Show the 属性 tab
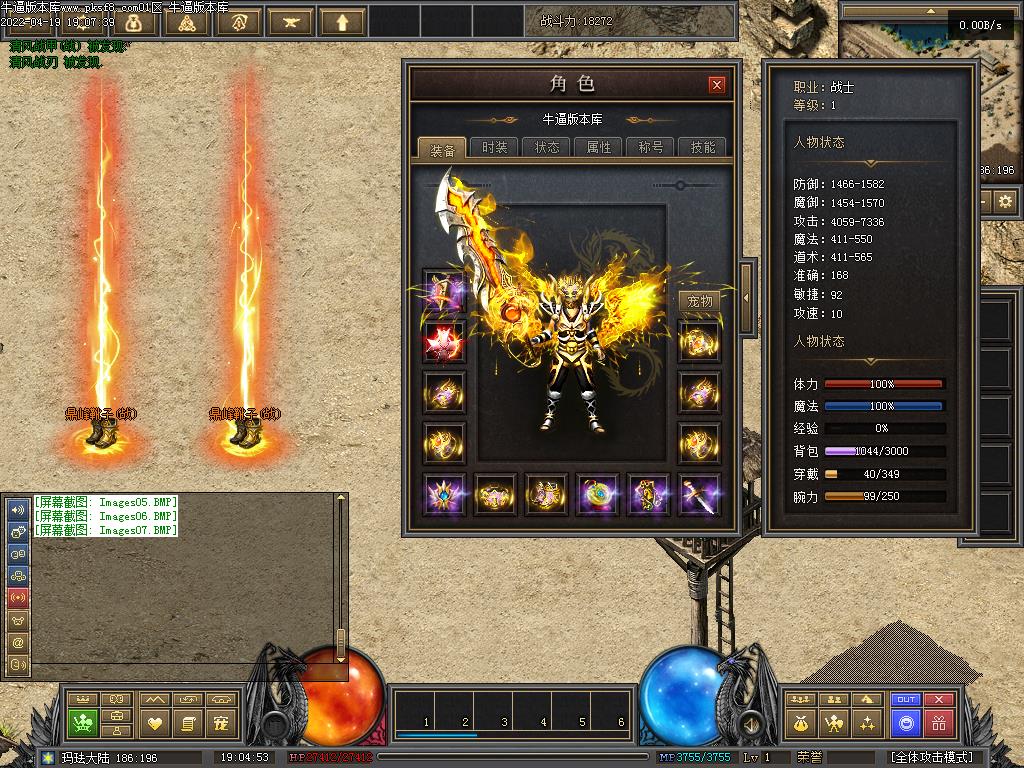1024x768 pixels. coord(599,147)
